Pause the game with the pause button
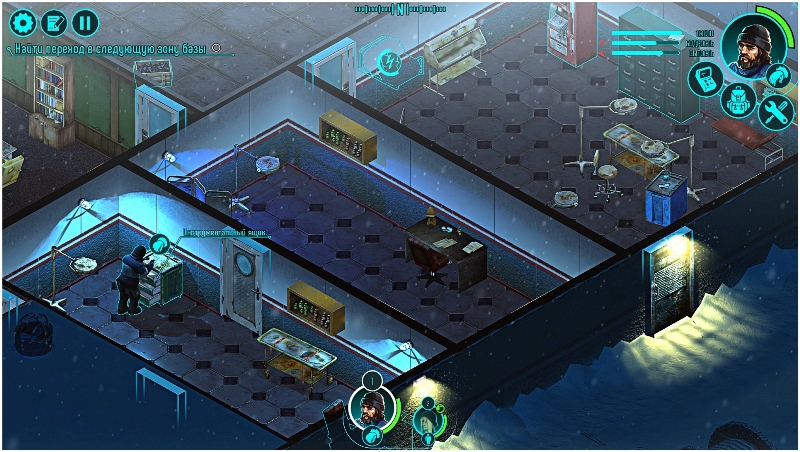This screenshot has width=800, height=452. point(85,21)
